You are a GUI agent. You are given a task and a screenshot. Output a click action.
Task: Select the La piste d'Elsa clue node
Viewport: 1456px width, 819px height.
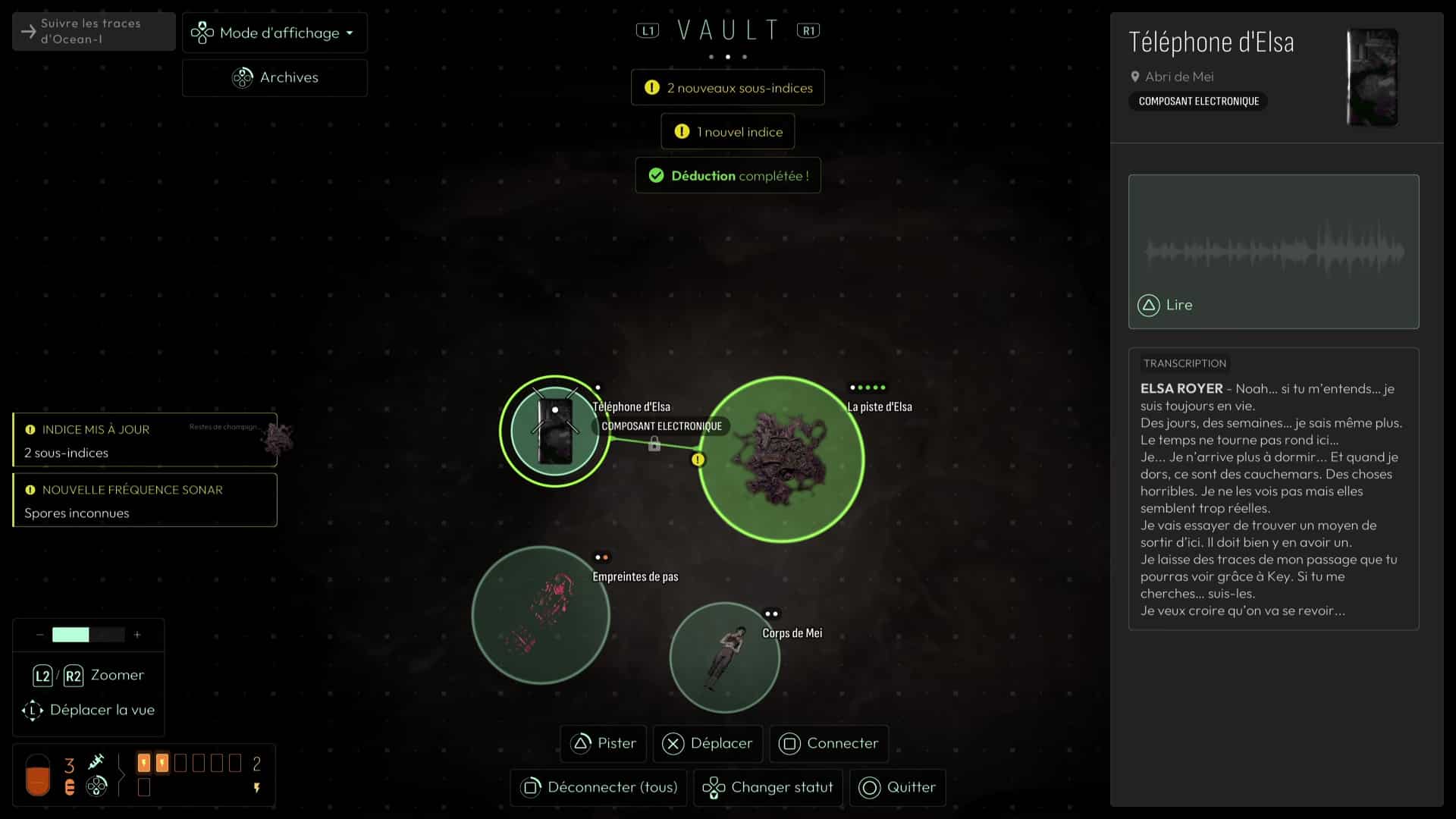click(x=781, y=460)
